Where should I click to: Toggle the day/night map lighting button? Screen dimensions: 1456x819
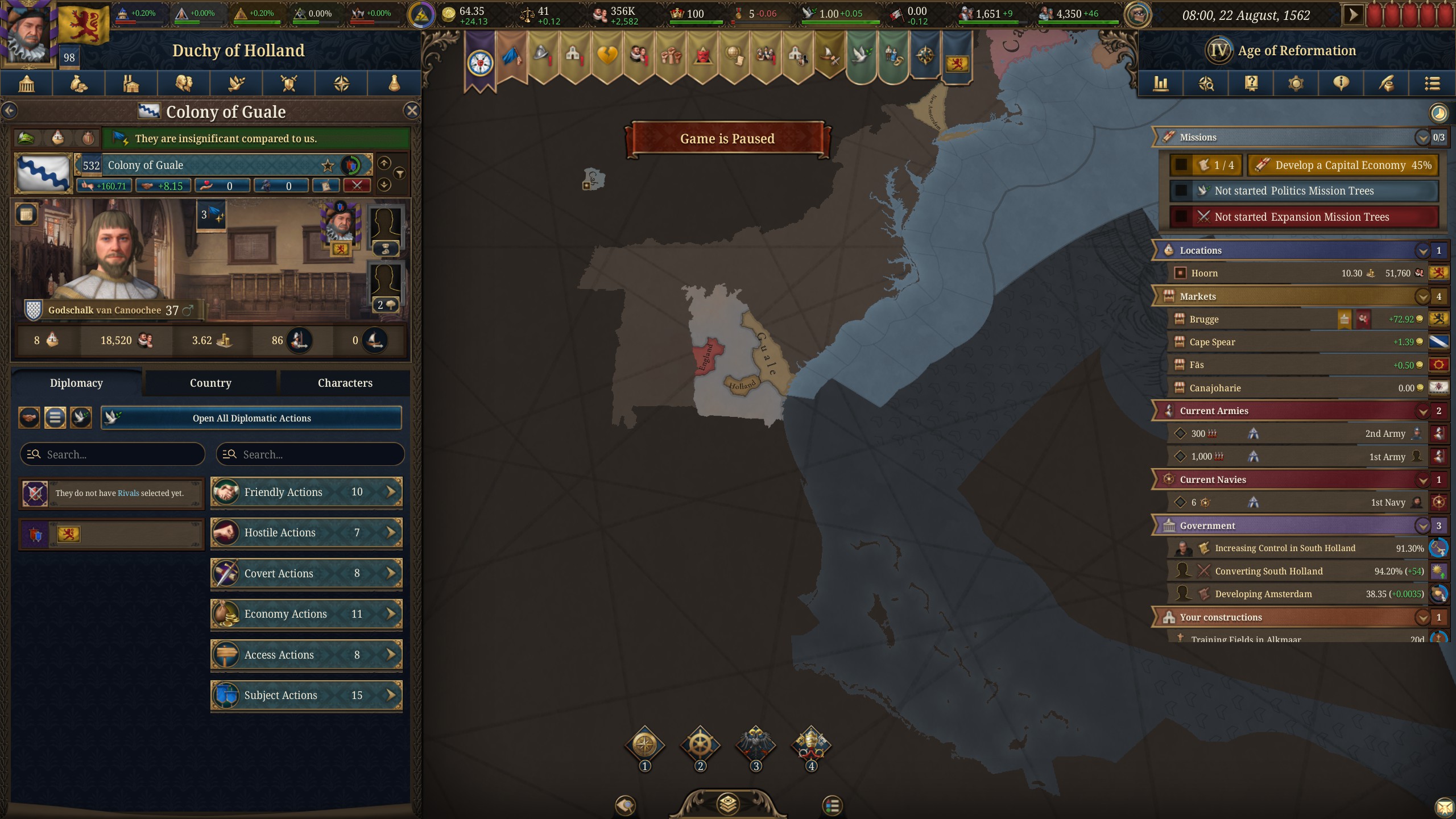tap(1438, 113)
